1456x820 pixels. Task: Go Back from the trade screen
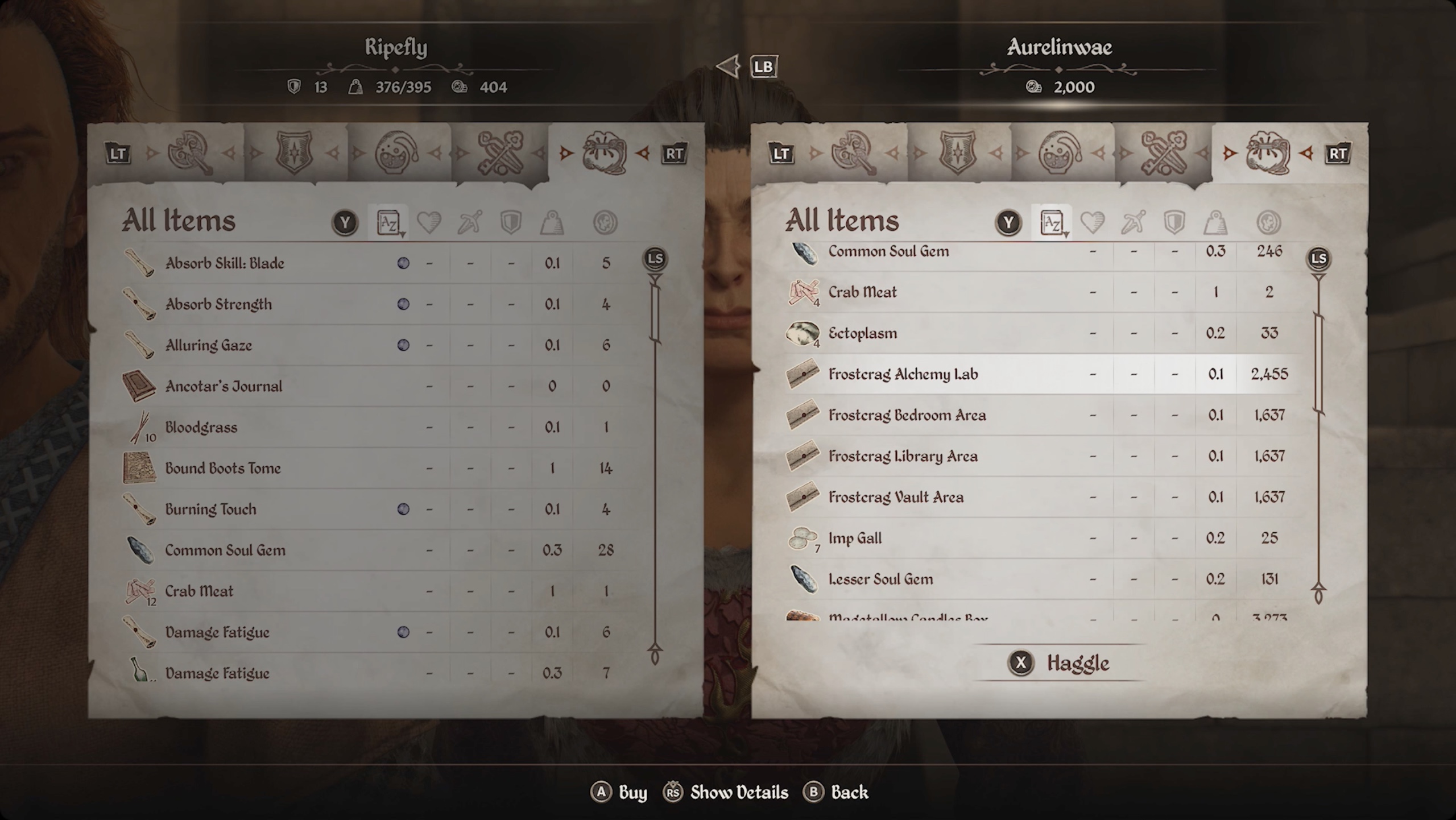click(x=835, y=793)
